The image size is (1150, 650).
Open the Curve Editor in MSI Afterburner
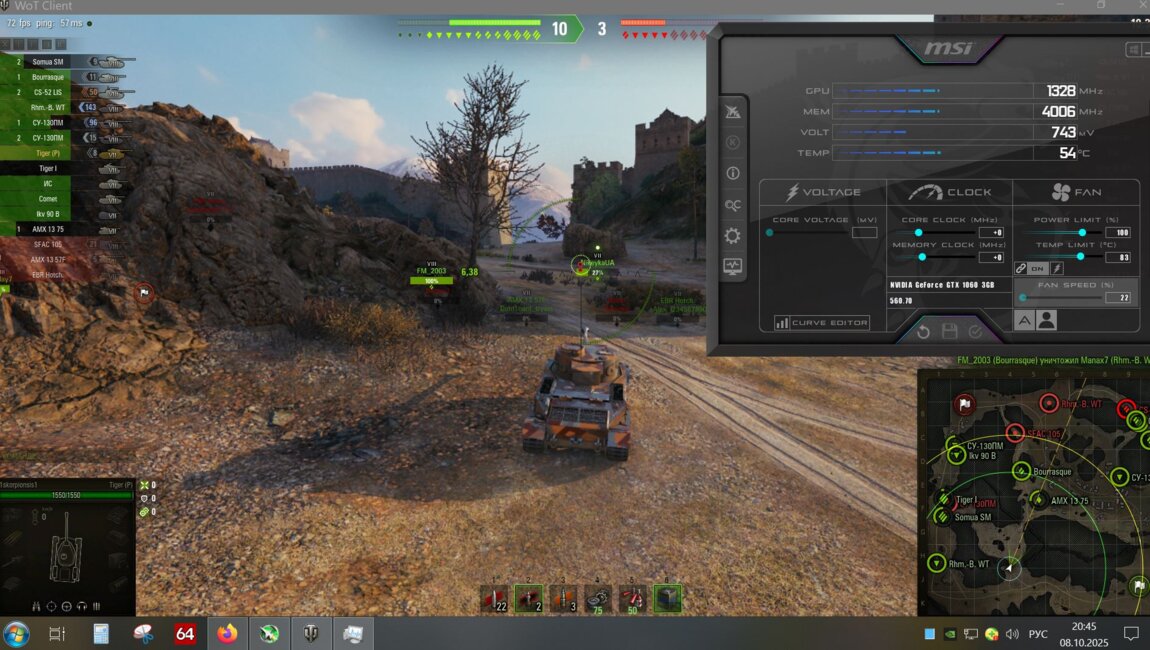pyautogui.click(x=822, y=323)
